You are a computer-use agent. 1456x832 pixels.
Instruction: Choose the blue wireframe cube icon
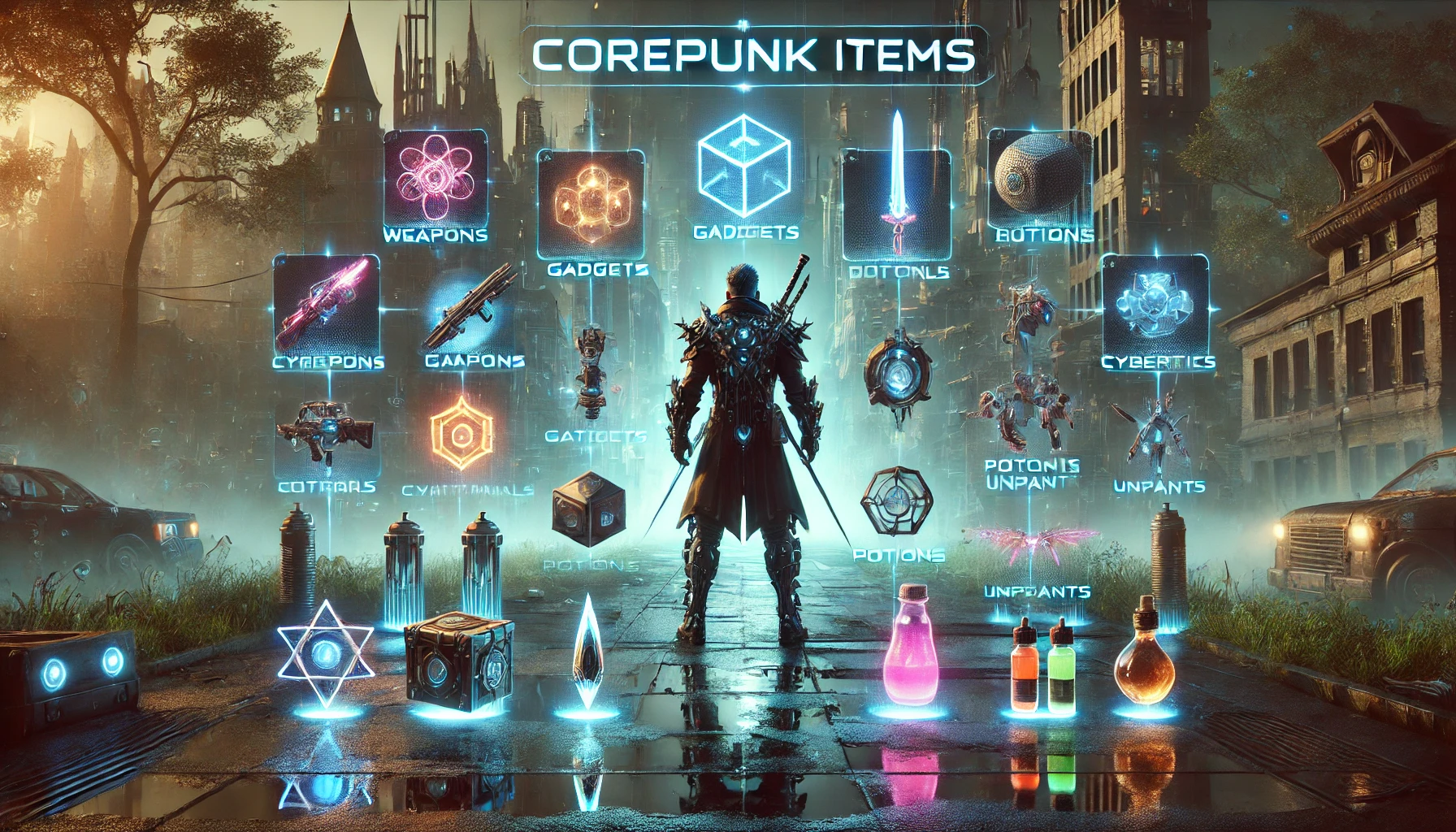click(743, 167)
